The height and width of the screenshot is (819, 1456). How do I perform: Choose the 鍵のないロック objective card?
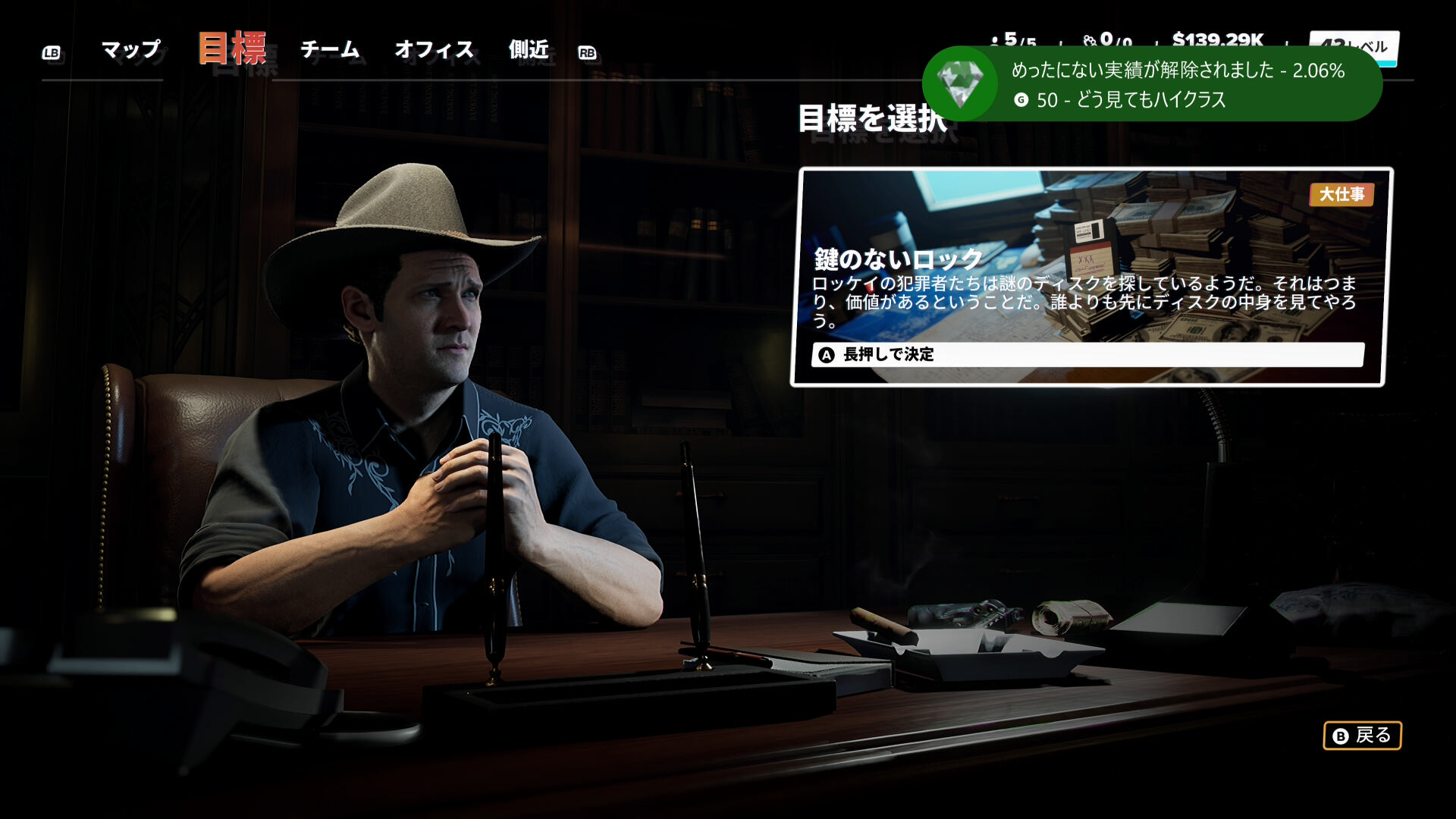[1092, 258]
